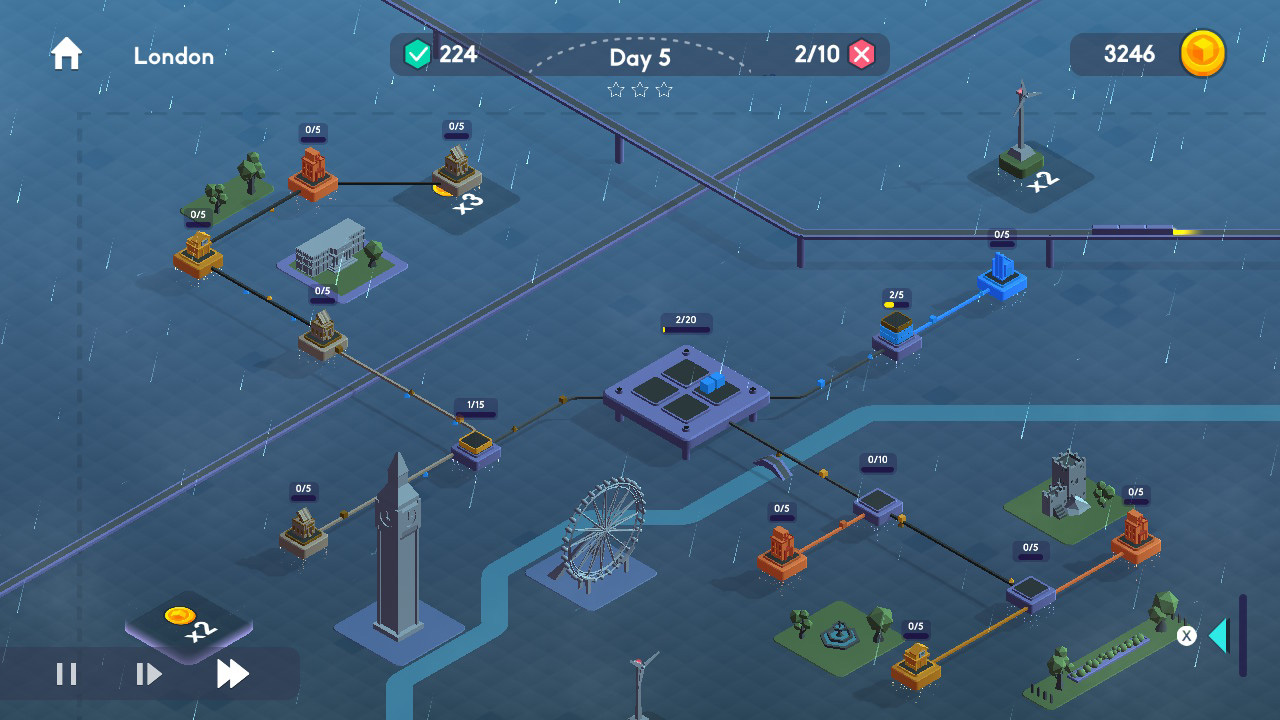
Task: Click the London level name
Action: click(x=172, y=57)
